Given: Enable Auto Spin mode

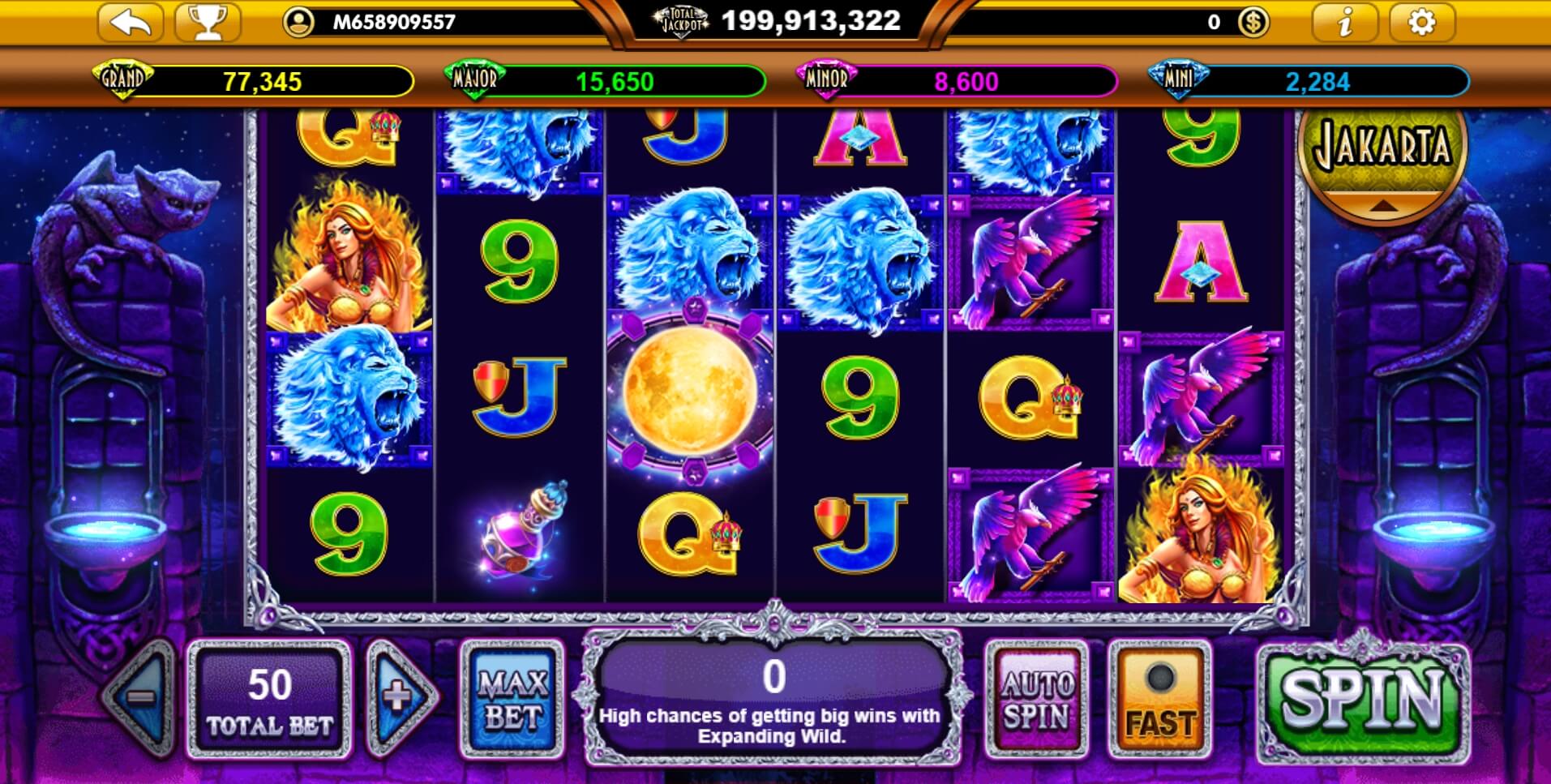Looking at the screenshot, I should pyautogui.click(x=1035, y=699).
